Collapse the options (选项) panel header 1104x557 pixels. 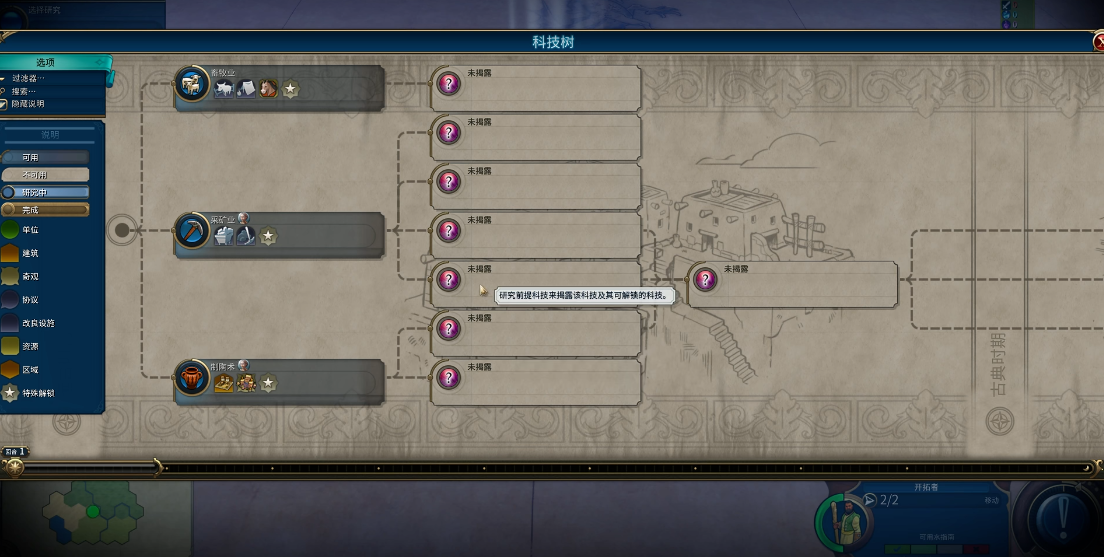click(x=46, y=62)
